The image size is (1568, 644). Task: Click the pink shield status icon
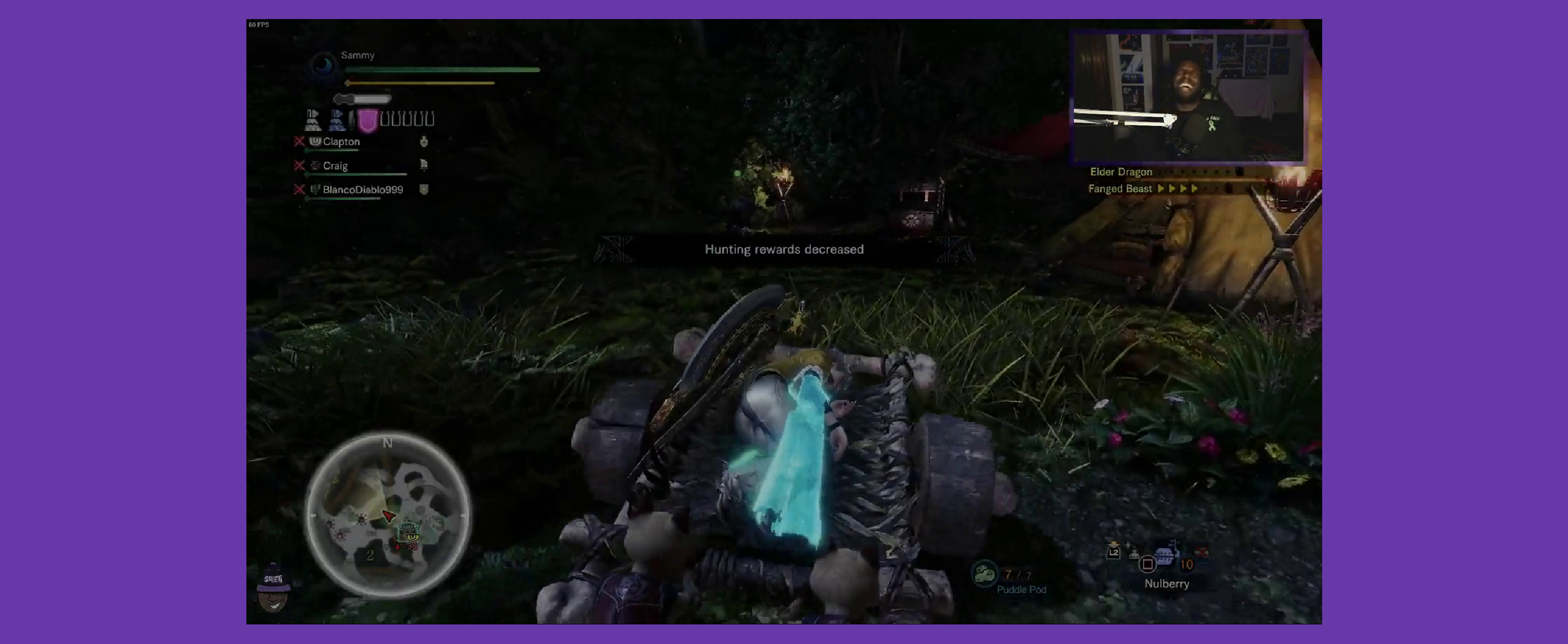pyautogui.click(x=367, y=120)
